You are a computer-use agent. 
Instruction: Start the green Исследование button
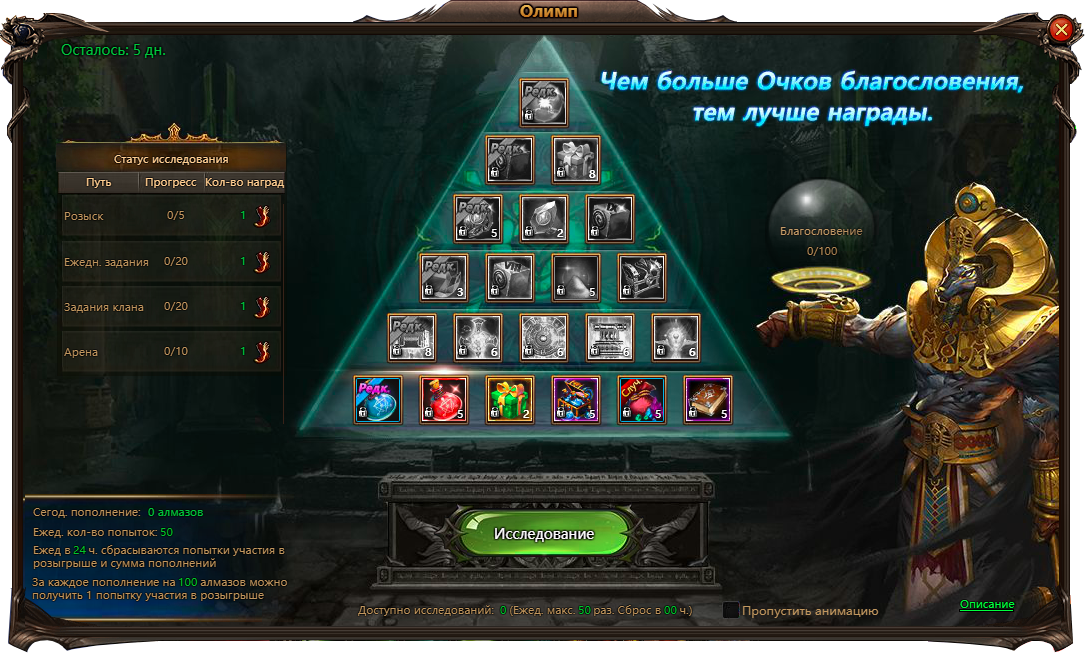pos(543,533)
